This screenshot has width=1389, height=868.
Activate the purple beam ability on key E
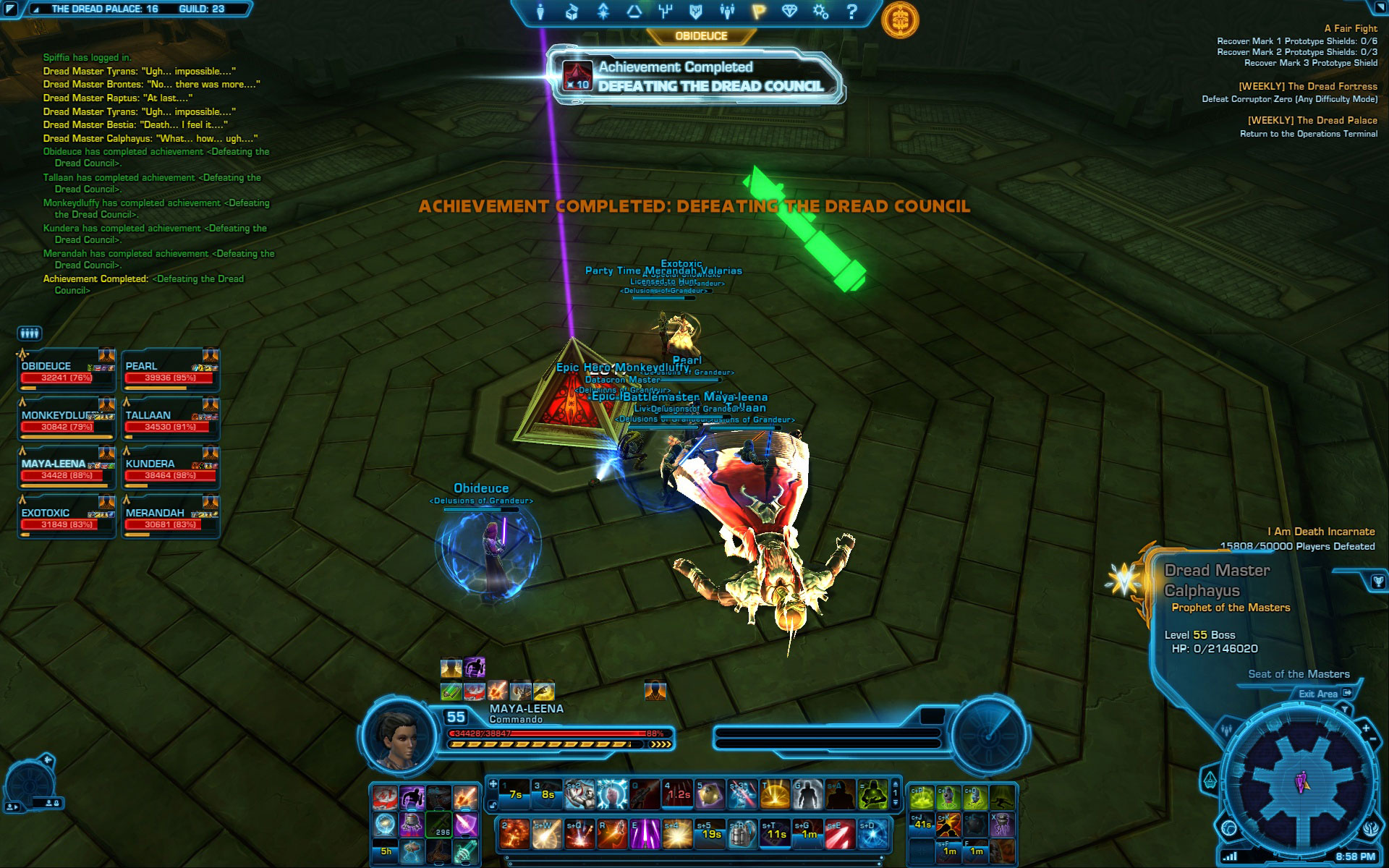[644, 835]
